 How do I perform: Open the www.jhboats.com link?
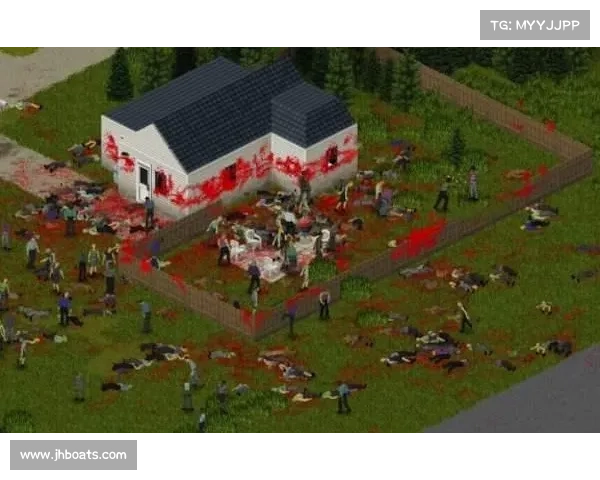pyautogui.click(x=73, y=455)
